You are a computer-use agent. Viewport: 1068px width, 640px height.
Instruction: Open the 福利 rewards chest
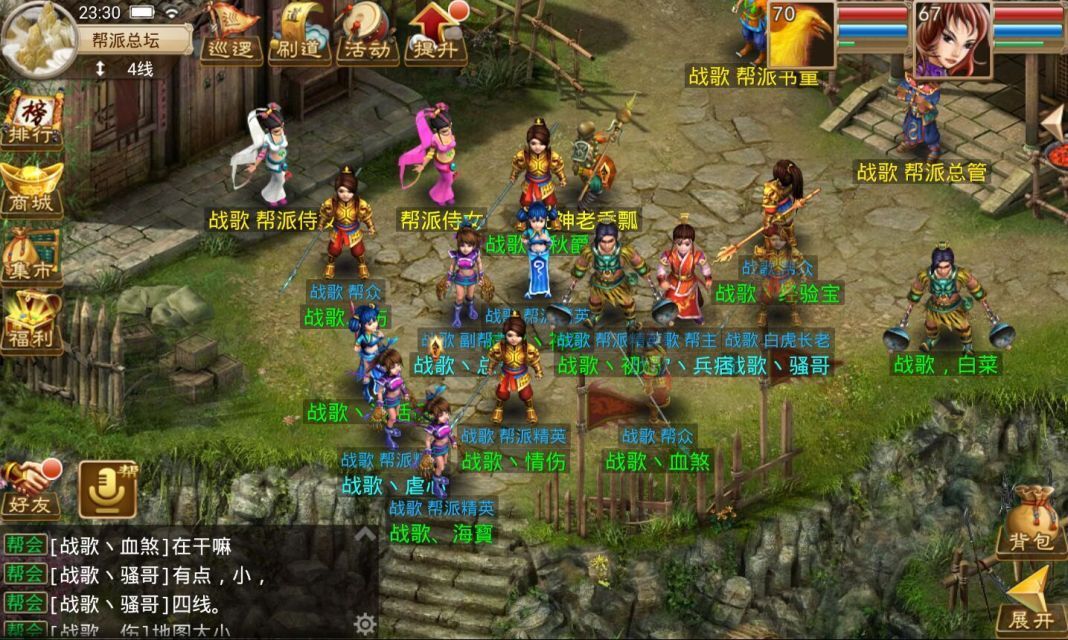(x=31, y=322)
